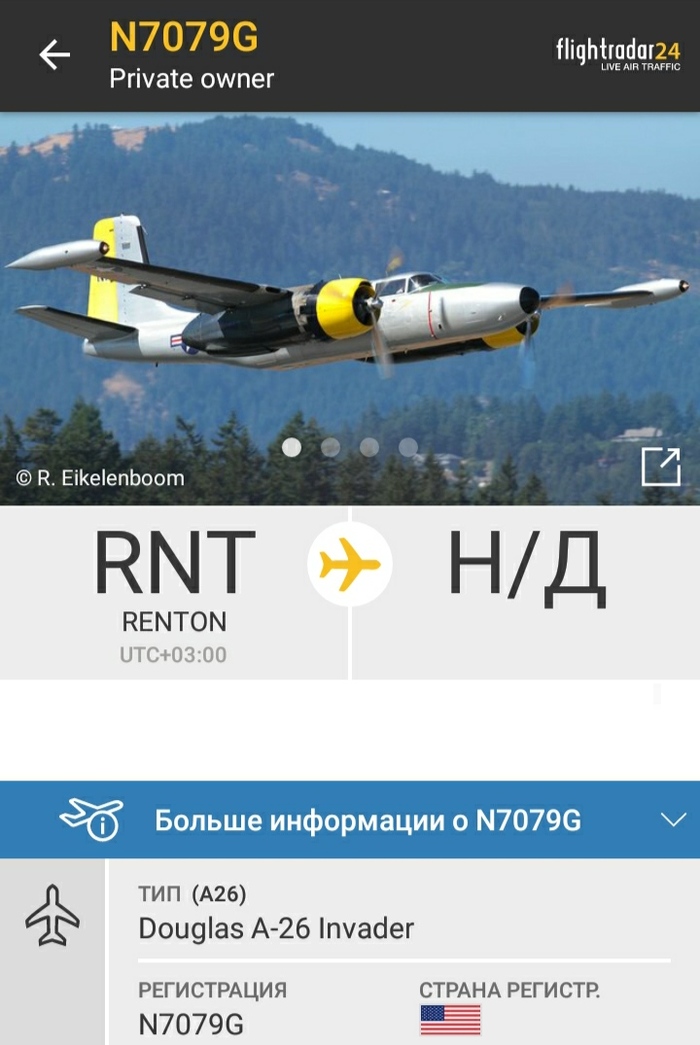
Task: Go back using the arrow button
Action: [54, 55]
